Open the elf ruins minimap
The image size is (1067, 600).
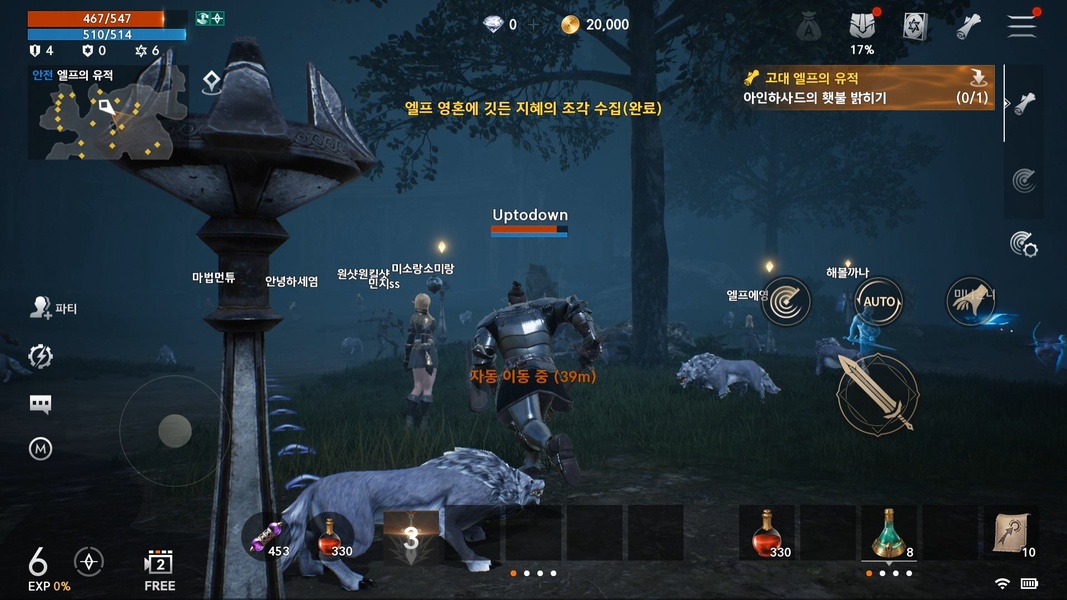pos(107,112)
